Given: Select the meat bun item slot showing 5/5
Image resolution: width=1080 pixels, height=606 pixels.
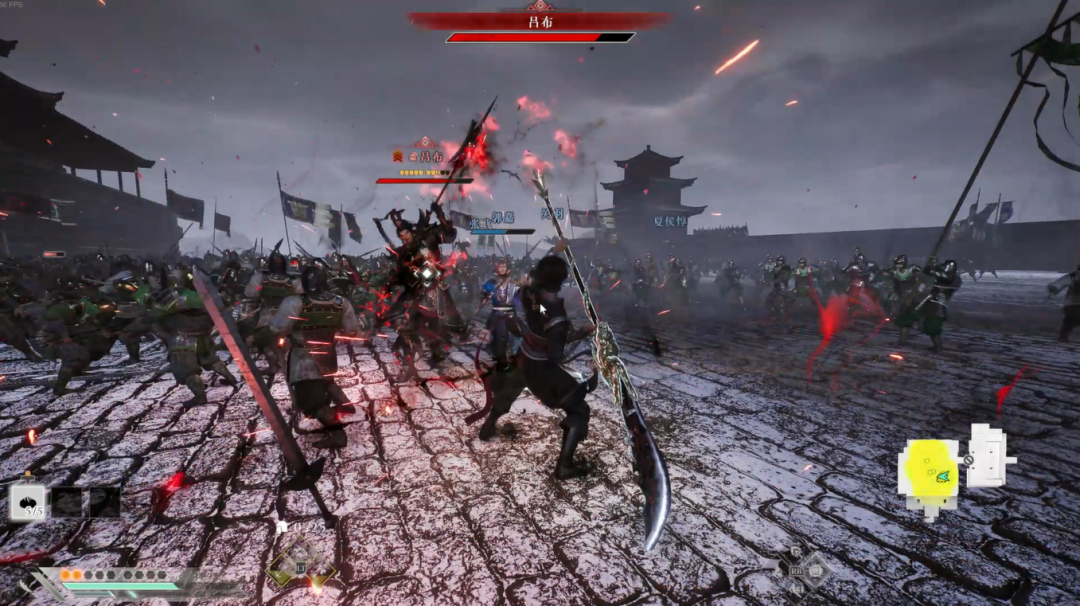Looking at the screenshot, I should click(x=28, y=501).
